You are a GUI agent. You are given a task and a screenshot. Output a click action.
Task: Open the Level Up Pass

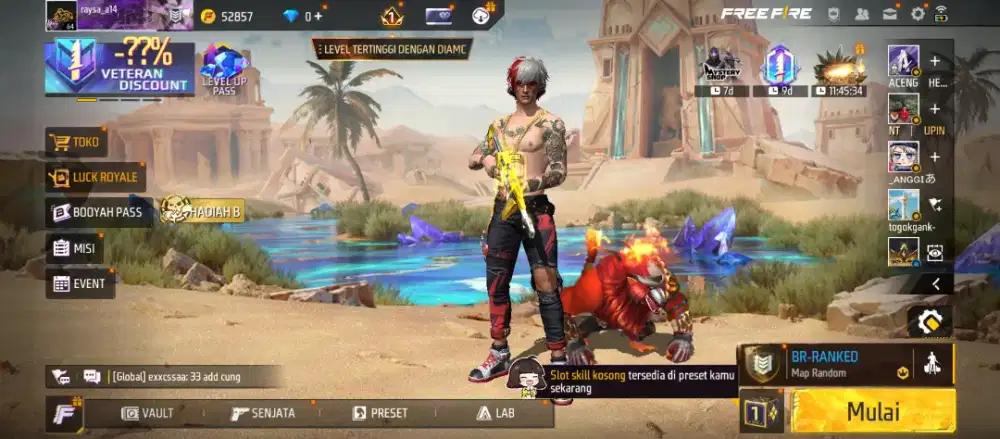(224, 70)
